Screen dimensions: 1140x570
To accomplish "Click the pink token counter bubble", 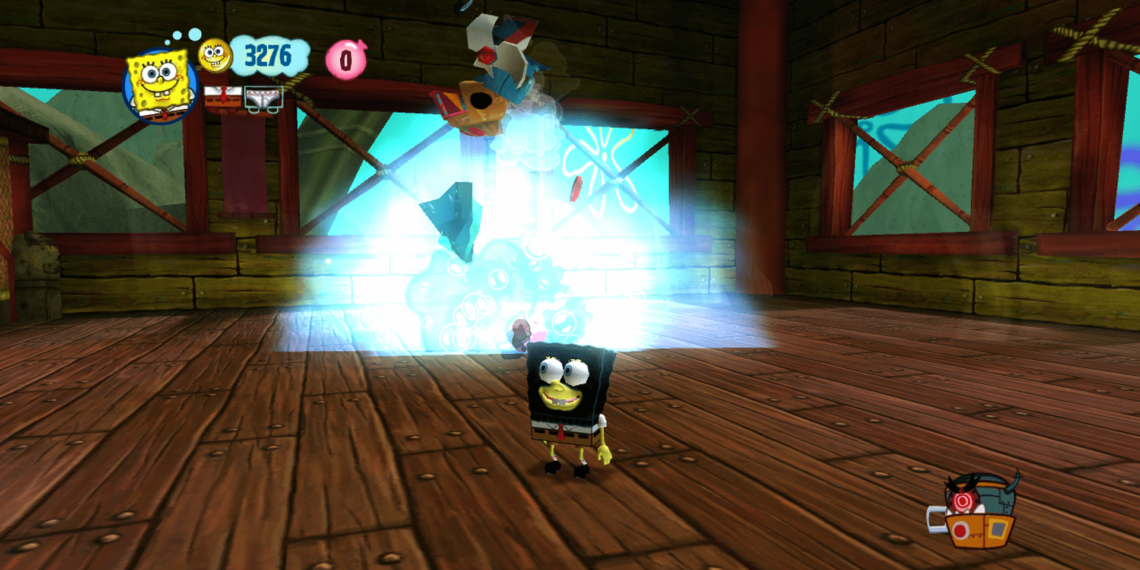I will (x=346, y=60).
